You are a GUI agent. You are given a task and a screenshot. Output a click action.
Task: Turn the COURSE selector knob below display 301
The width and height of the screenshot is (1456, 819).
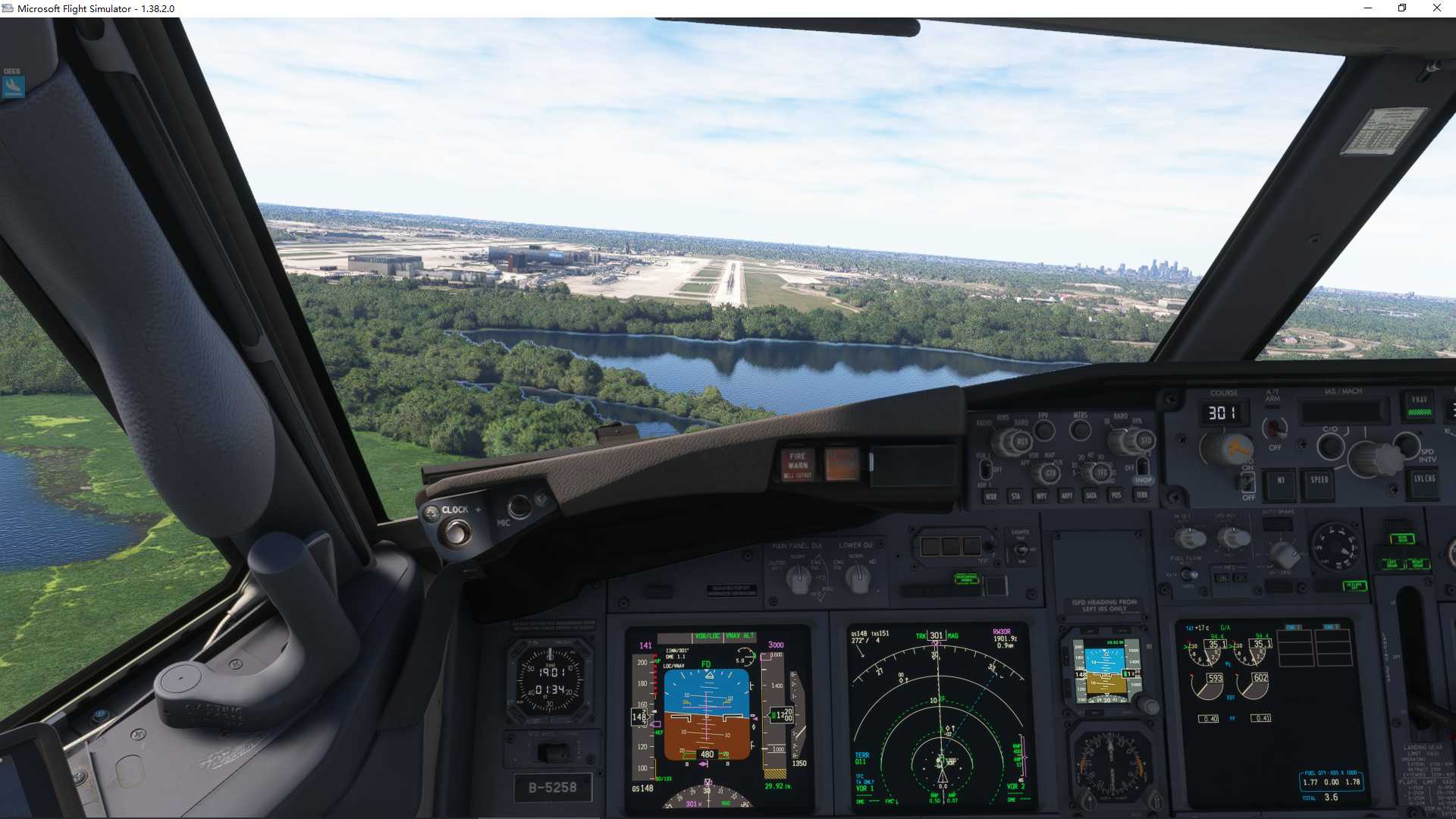[x=1226, y=447]
